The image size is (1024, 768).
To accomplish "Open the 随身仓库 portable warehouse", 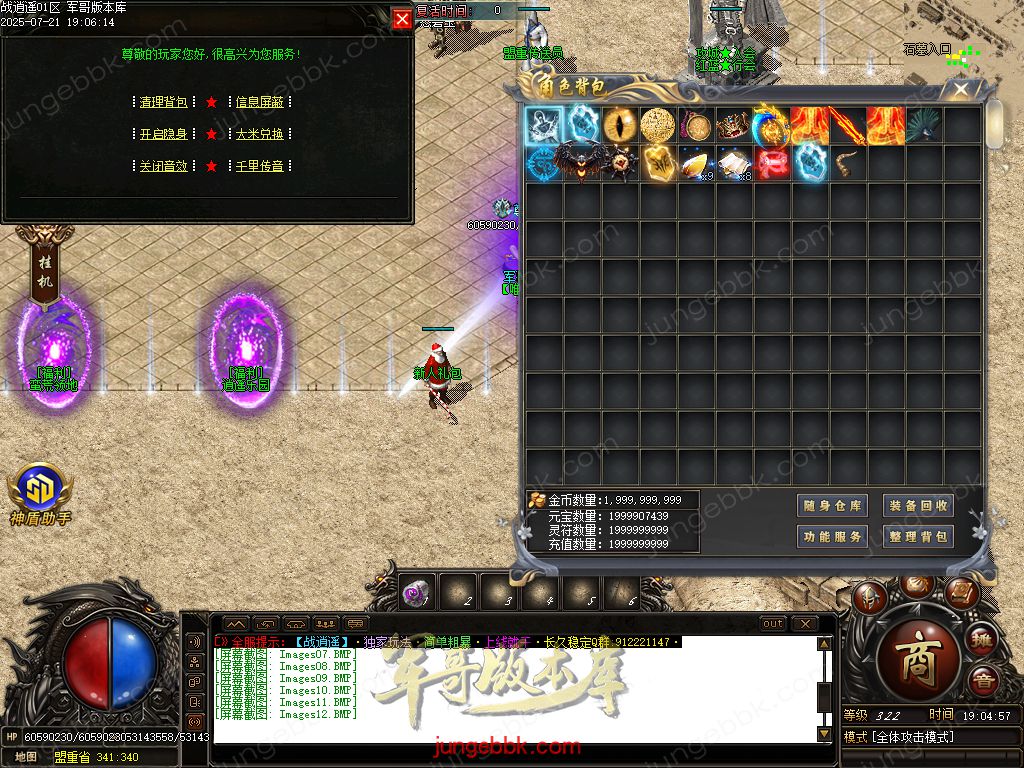I will [x=832, y=506].
